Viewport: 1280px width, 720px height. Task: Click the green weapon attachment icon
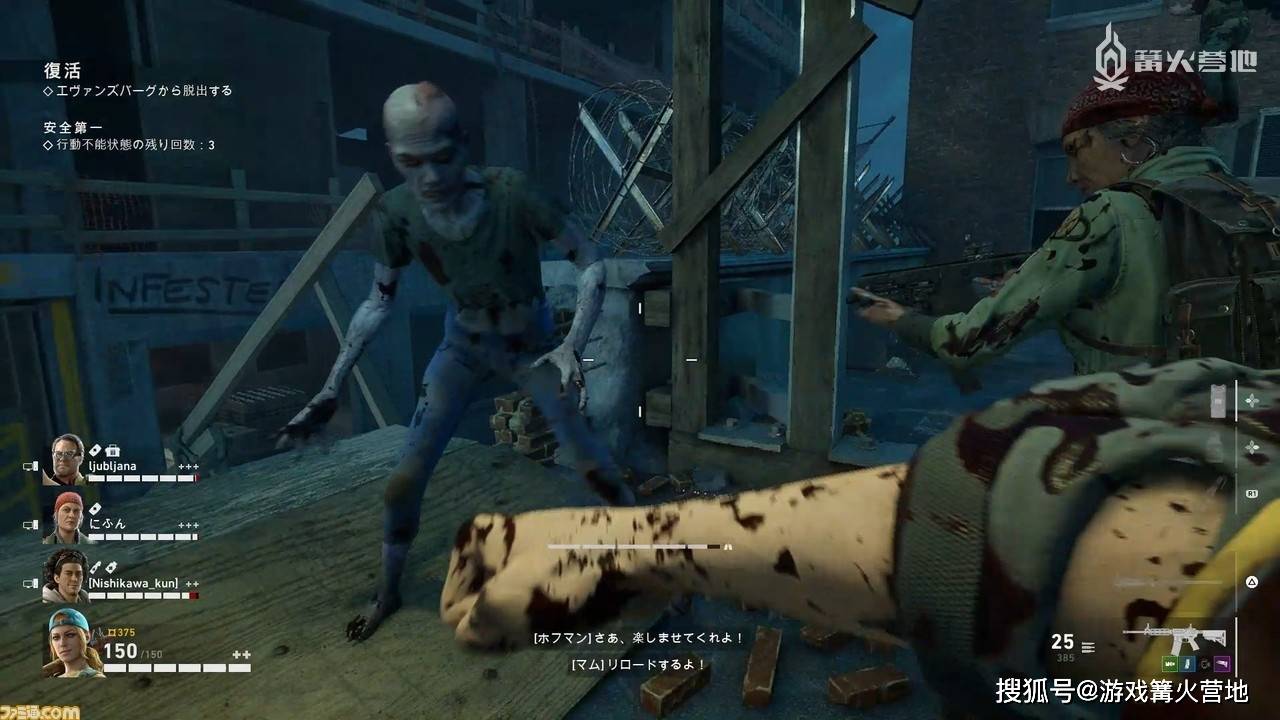[1169, 663]
